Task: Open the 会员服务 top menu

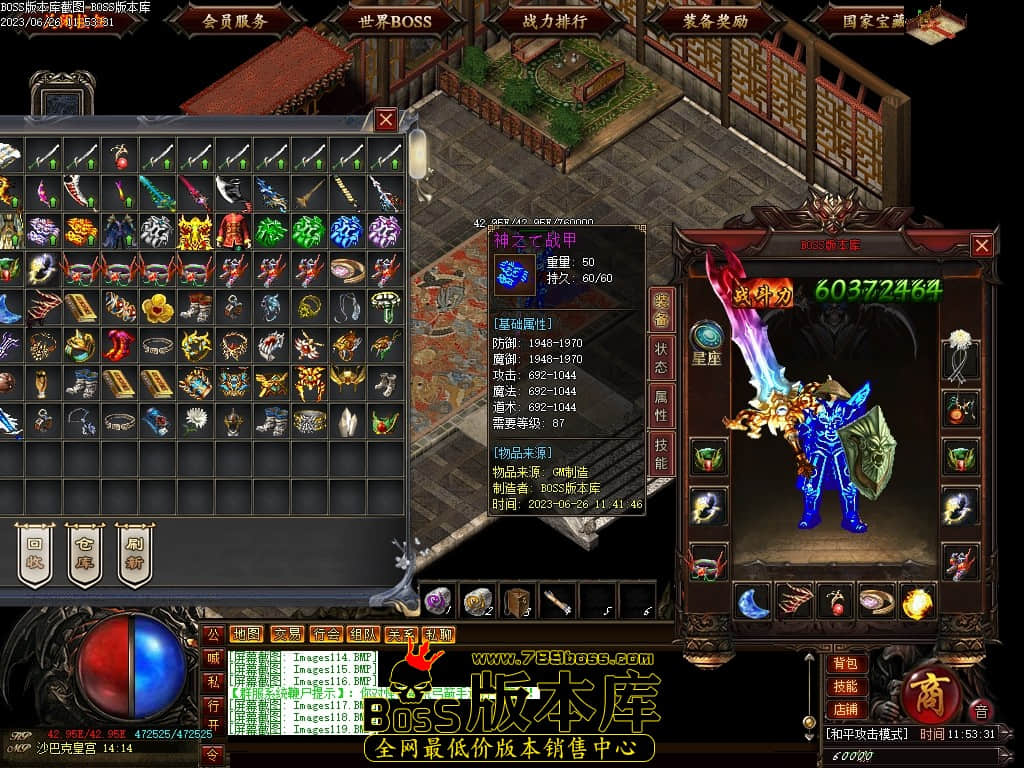Action: [235, 20]
